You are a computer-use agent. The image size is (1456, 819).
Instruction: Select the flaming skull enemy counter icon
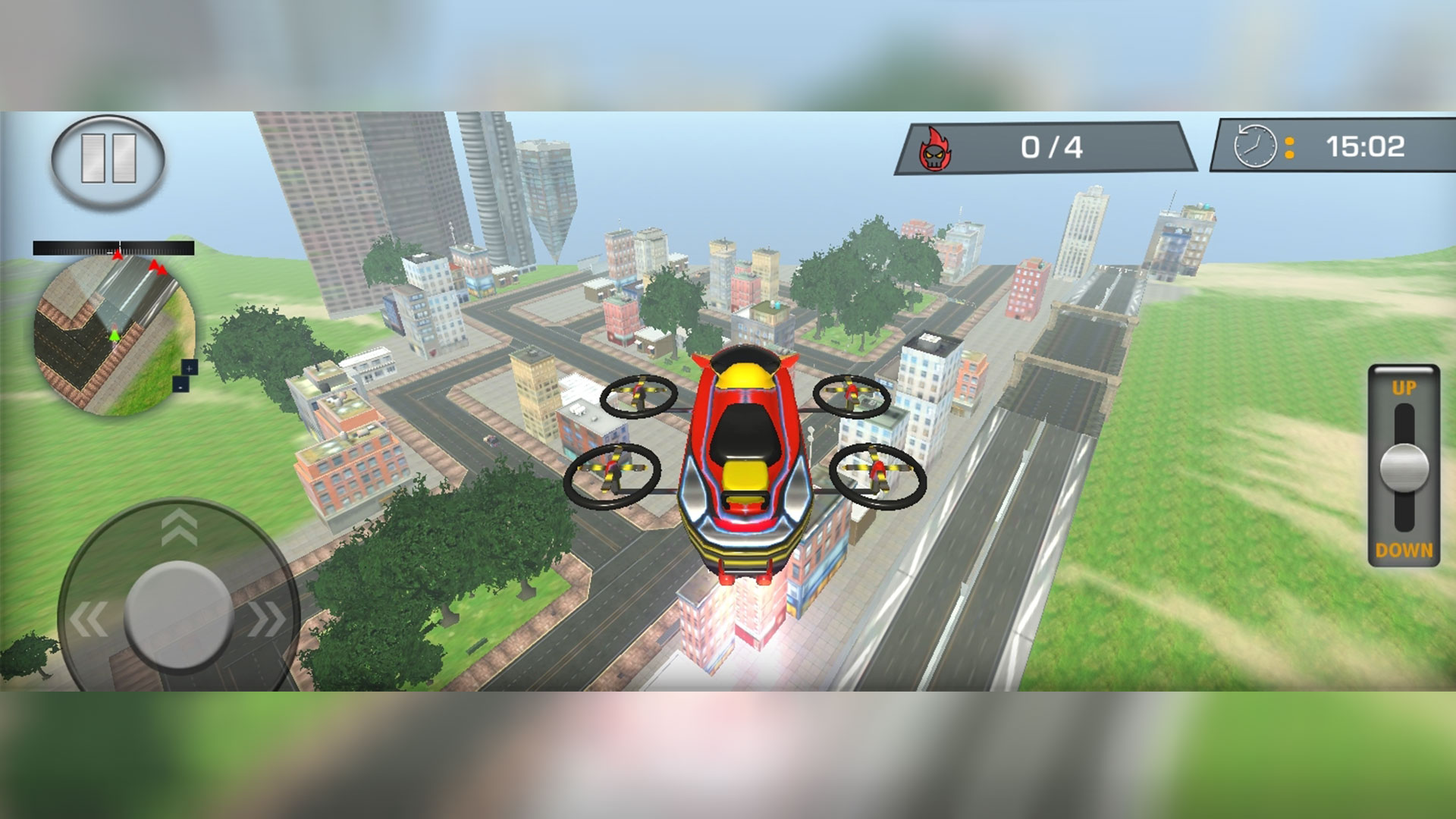tap(936, 146)
